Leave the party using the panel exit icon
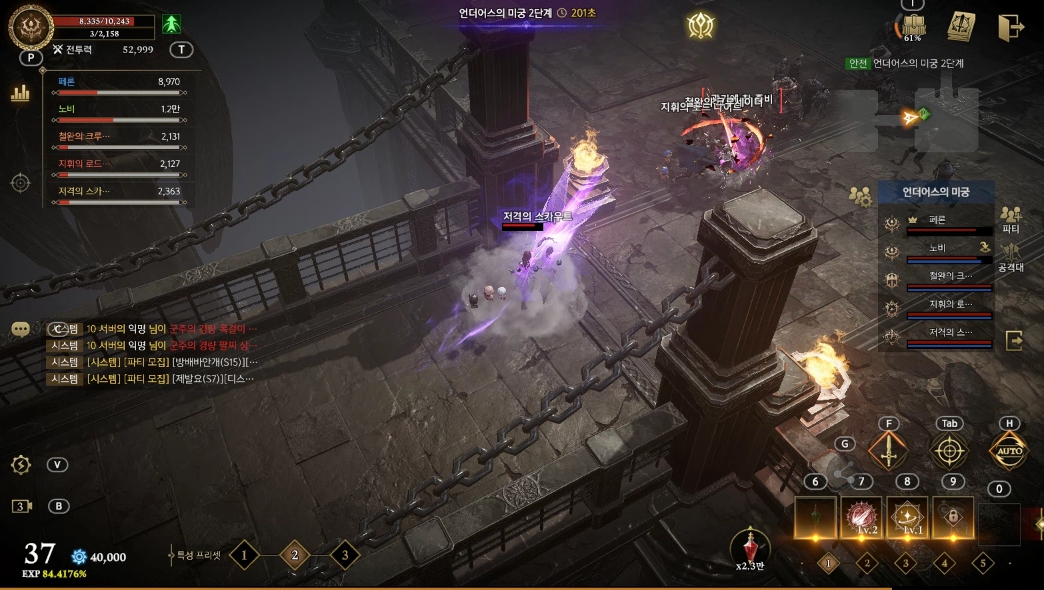The height and width of the screenshot is (590, 1044). pos(1014,340)
